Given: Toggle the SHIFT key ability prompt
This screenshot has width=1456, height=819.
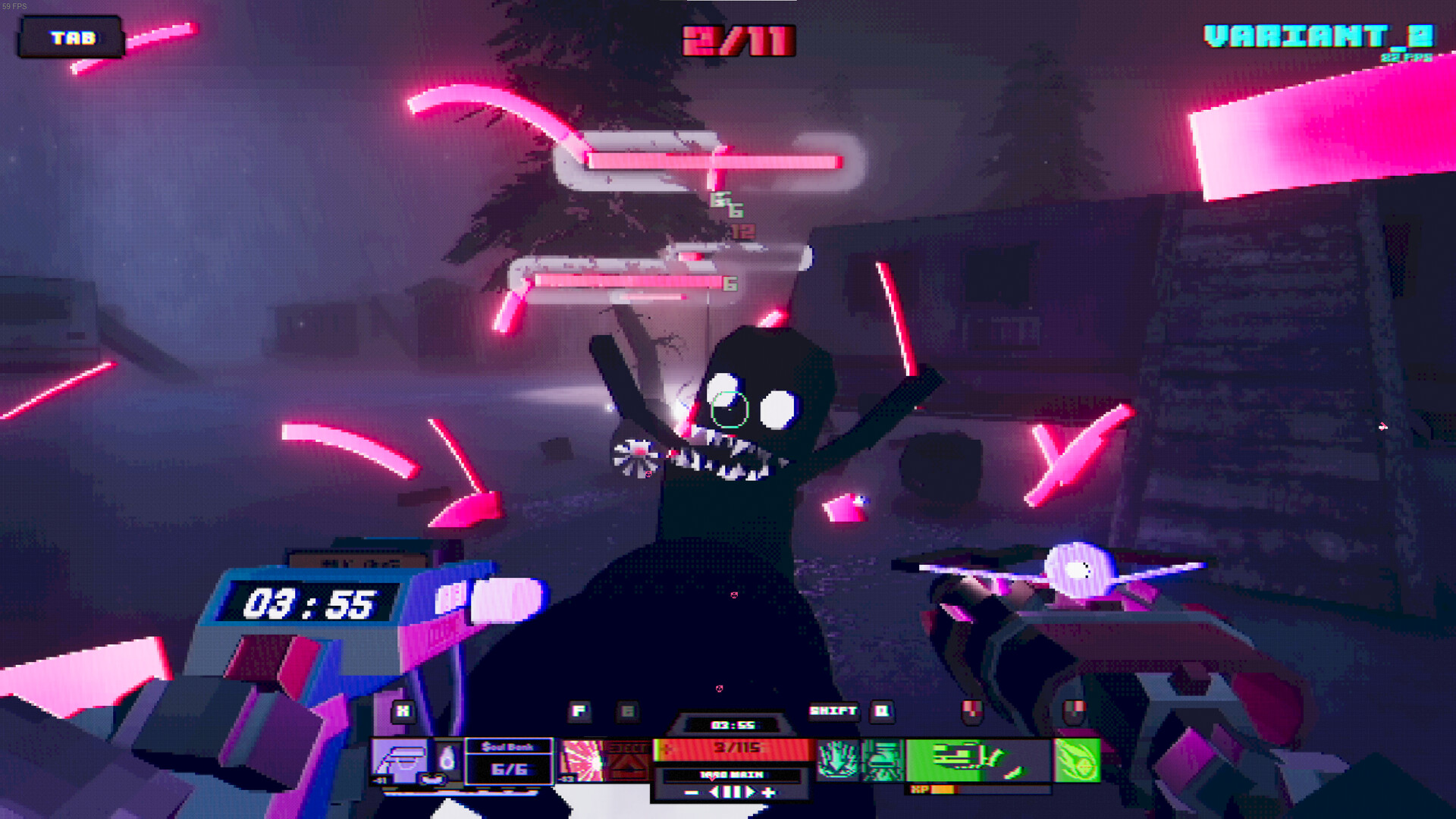Looking at the screenshot, I should [x=833, y=711].
